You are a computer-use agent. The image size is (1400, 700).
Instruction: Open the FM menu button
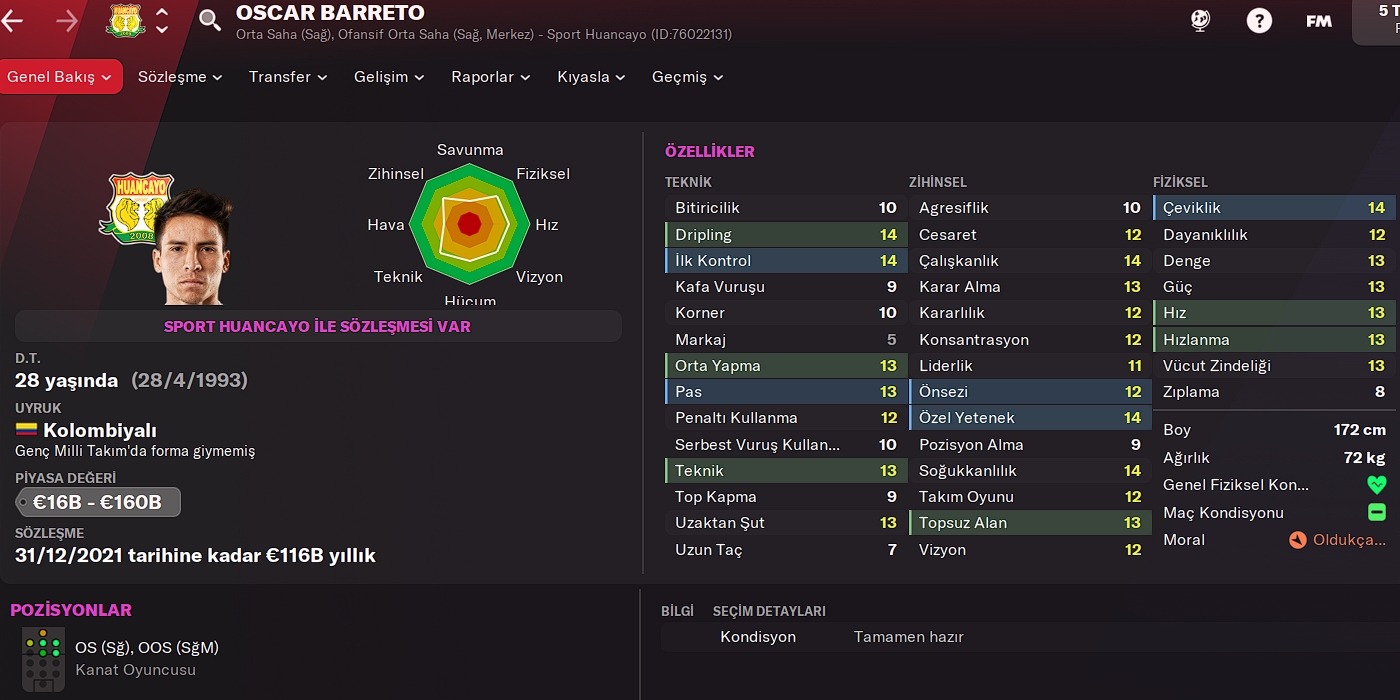pyautogui.click(x=1318, y=20)
